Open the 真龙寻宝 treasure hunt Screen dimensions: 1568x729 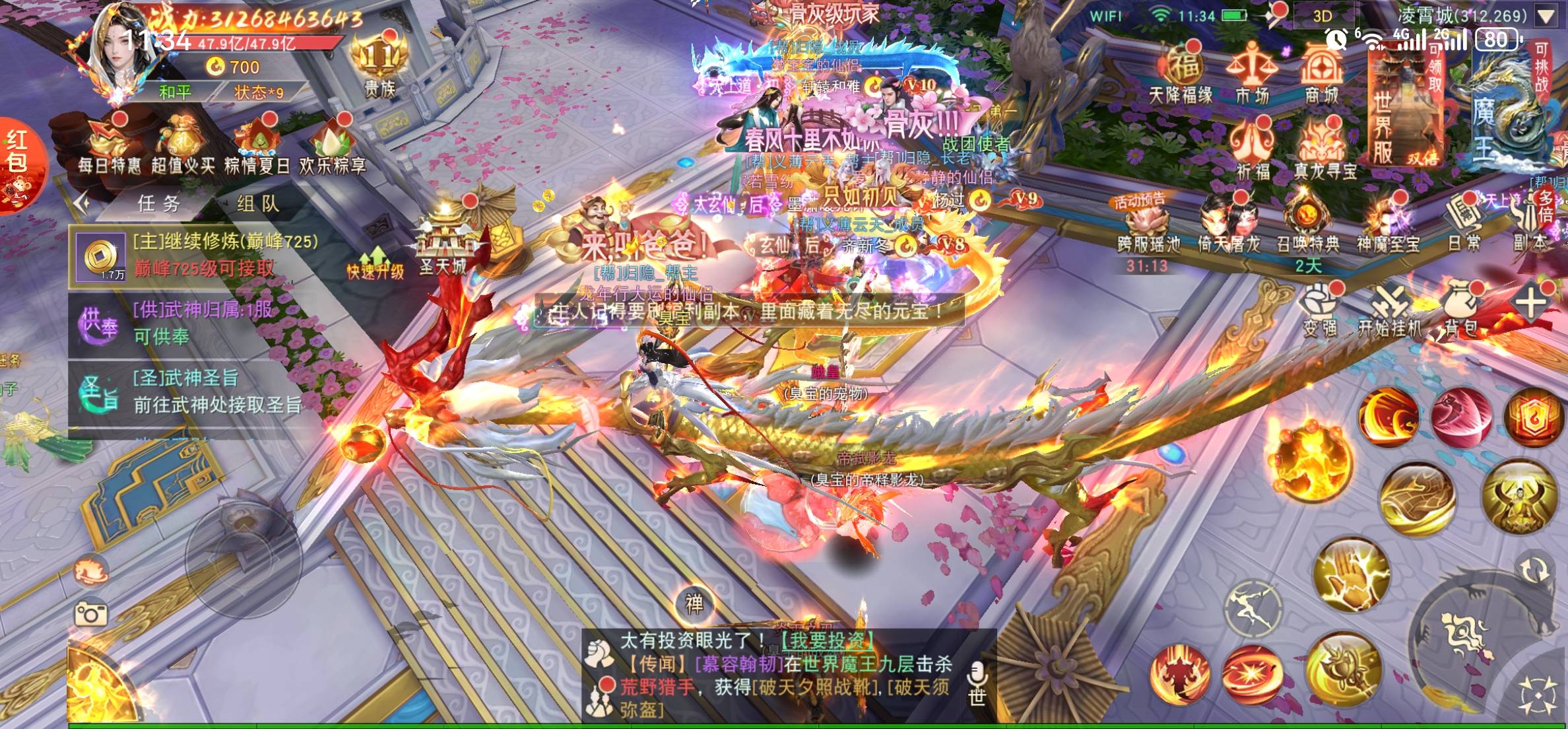coord(1324,151)
